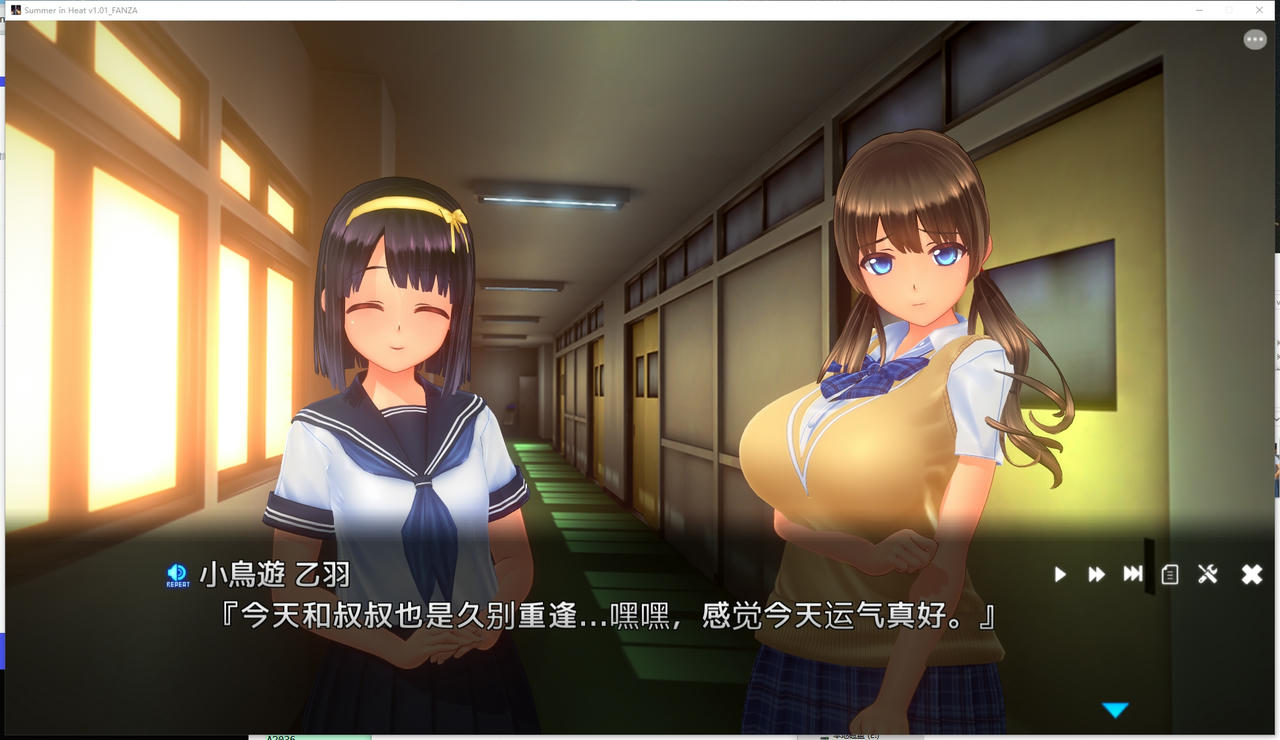Enable fast-forward with the double-arrow icon
The height and width of the screenshot is (740, 1280).
click(x=1096, y=574)
